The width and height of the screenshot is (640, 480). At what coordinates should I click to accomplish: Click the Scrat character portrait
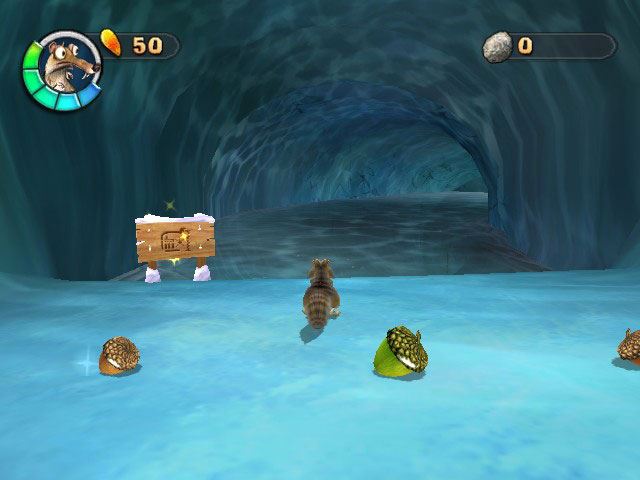[x=62, y=66]
